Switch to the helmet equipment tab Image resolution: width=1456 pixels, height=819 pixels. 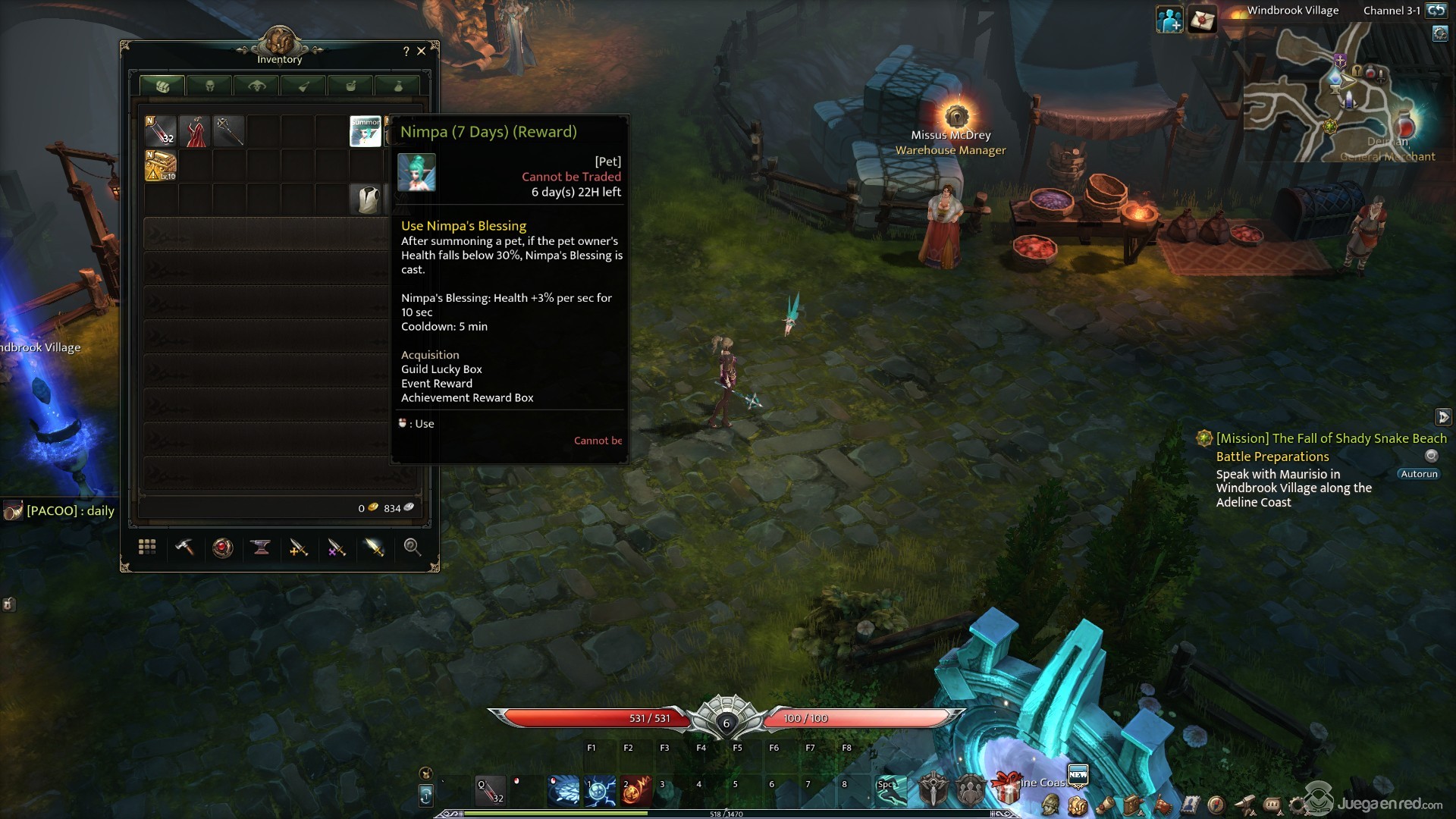[209, 86]
